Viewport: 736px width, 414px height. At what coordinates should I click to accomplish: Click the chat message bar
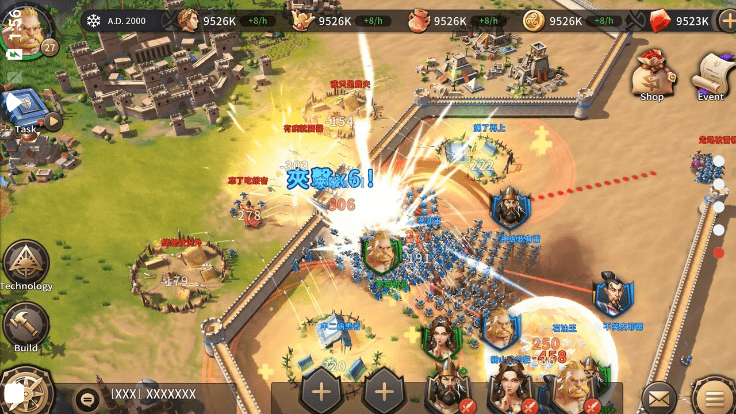[x=170, y=396]
